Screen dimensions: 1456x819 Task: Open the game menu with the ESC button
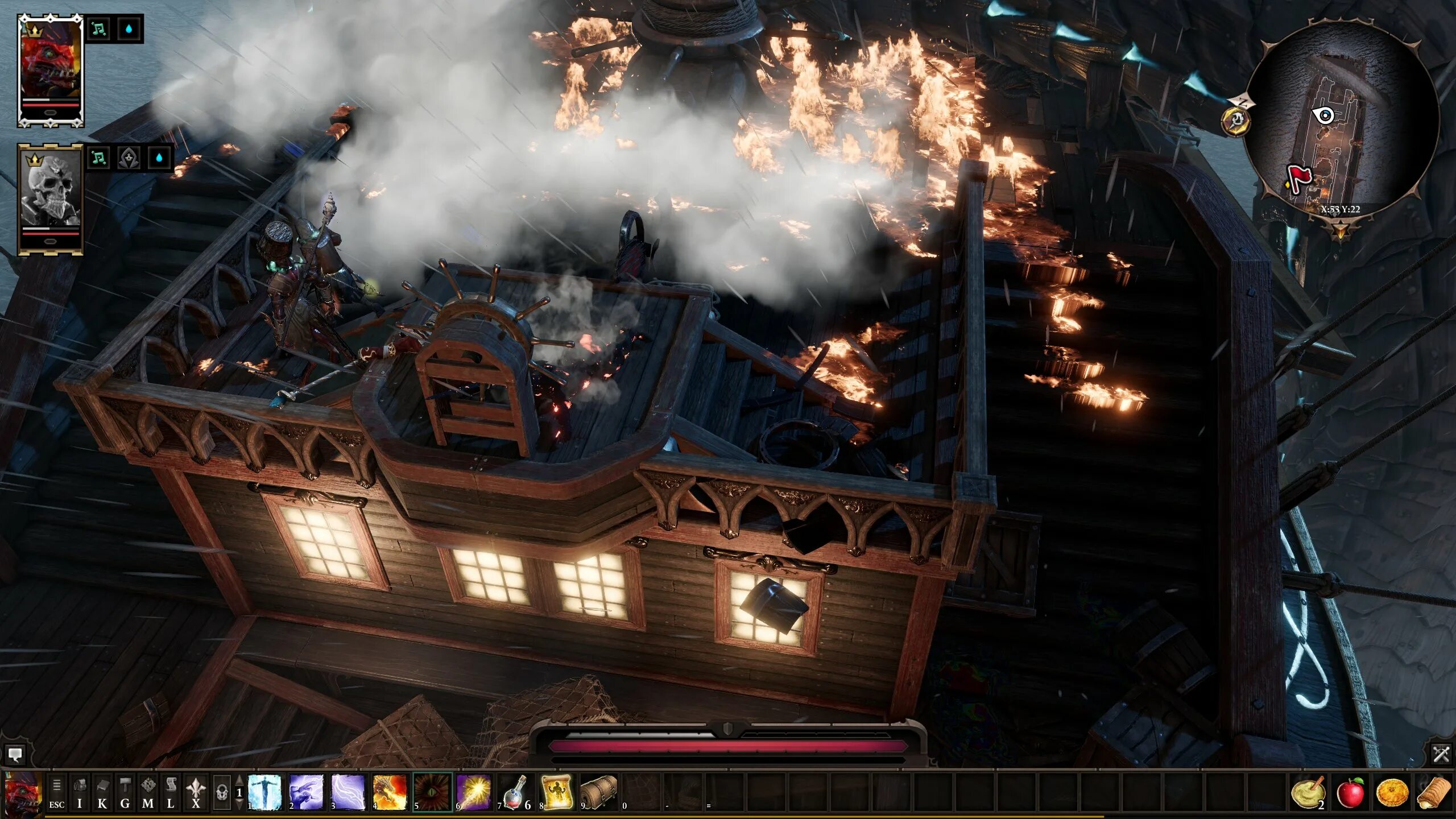[x=56, y=793]
